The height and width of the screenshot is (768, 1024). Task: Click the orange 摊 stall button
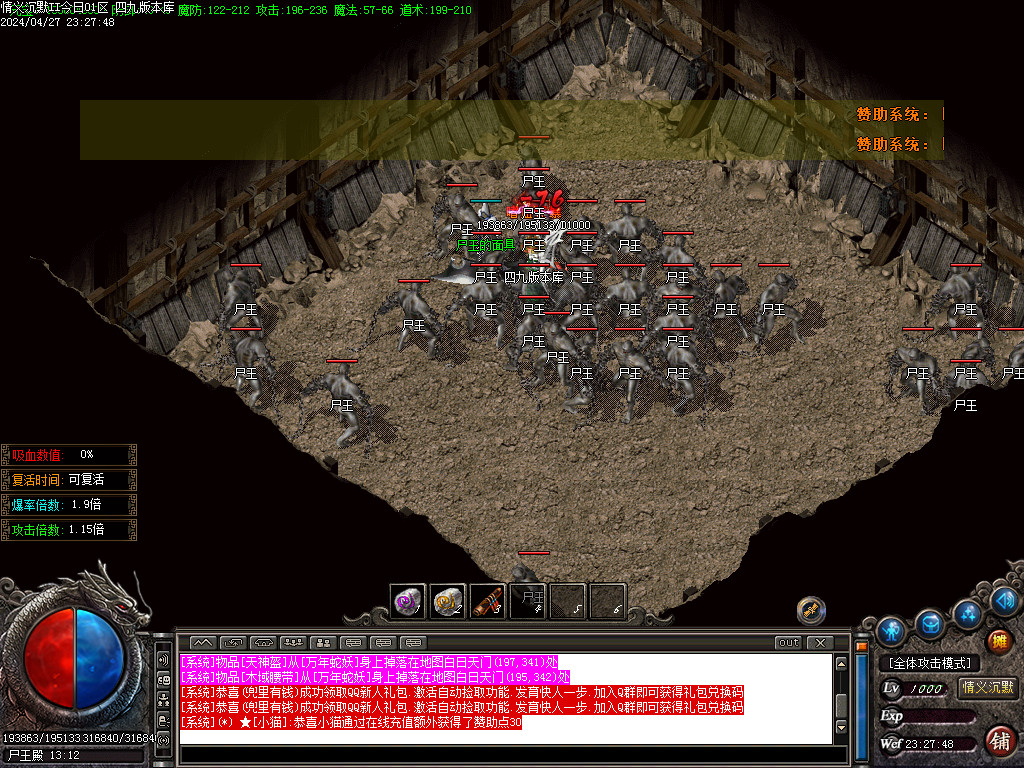997,641
